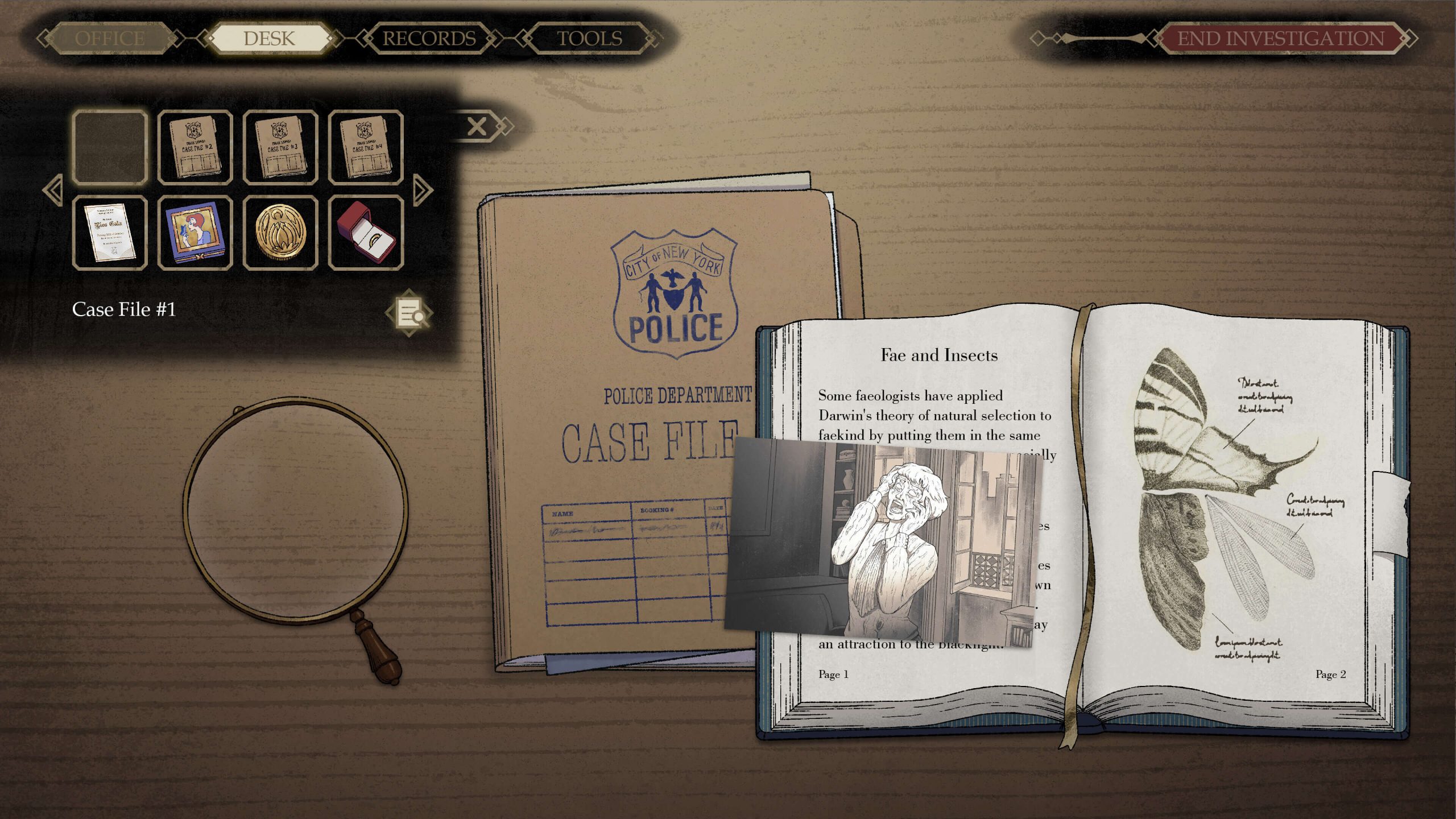Choose the ring box item

click(x=366, y=233)
